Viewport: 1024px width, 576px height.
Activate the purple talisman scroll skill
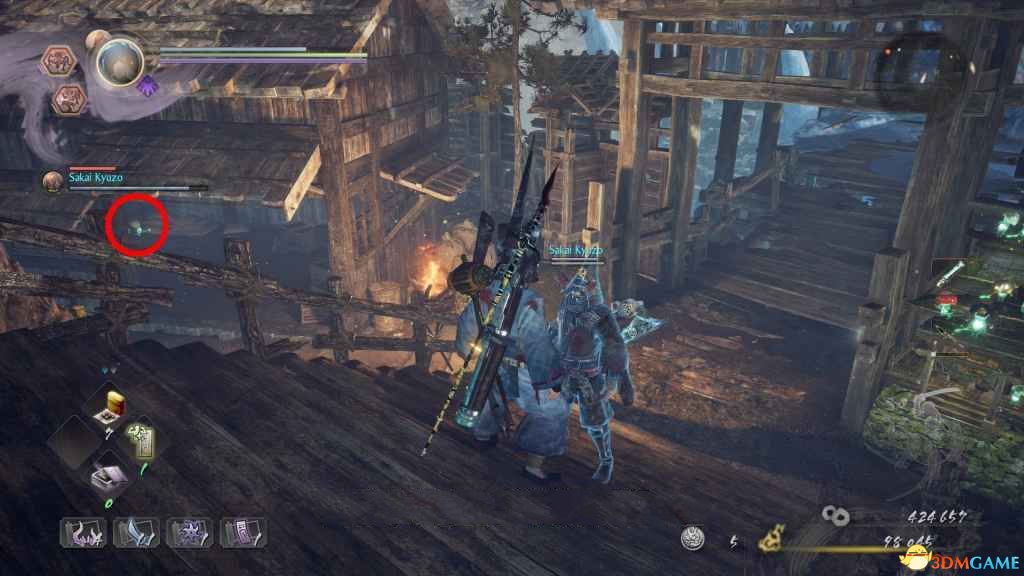242,532
